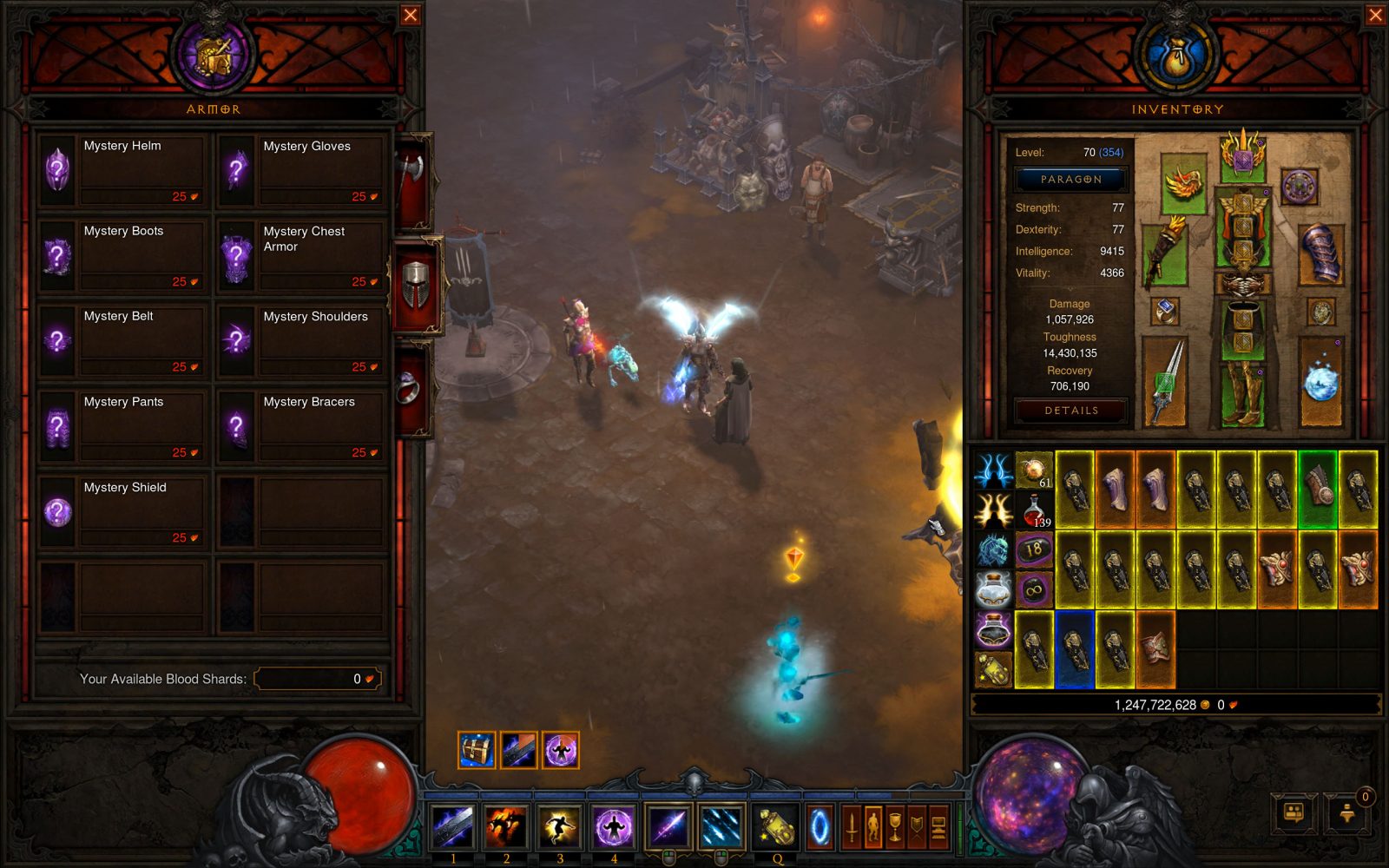Viewport: 1389px width, 868px height.
Task: Select the equipped blue orb off-hand slot
Action: [1320, 380]
